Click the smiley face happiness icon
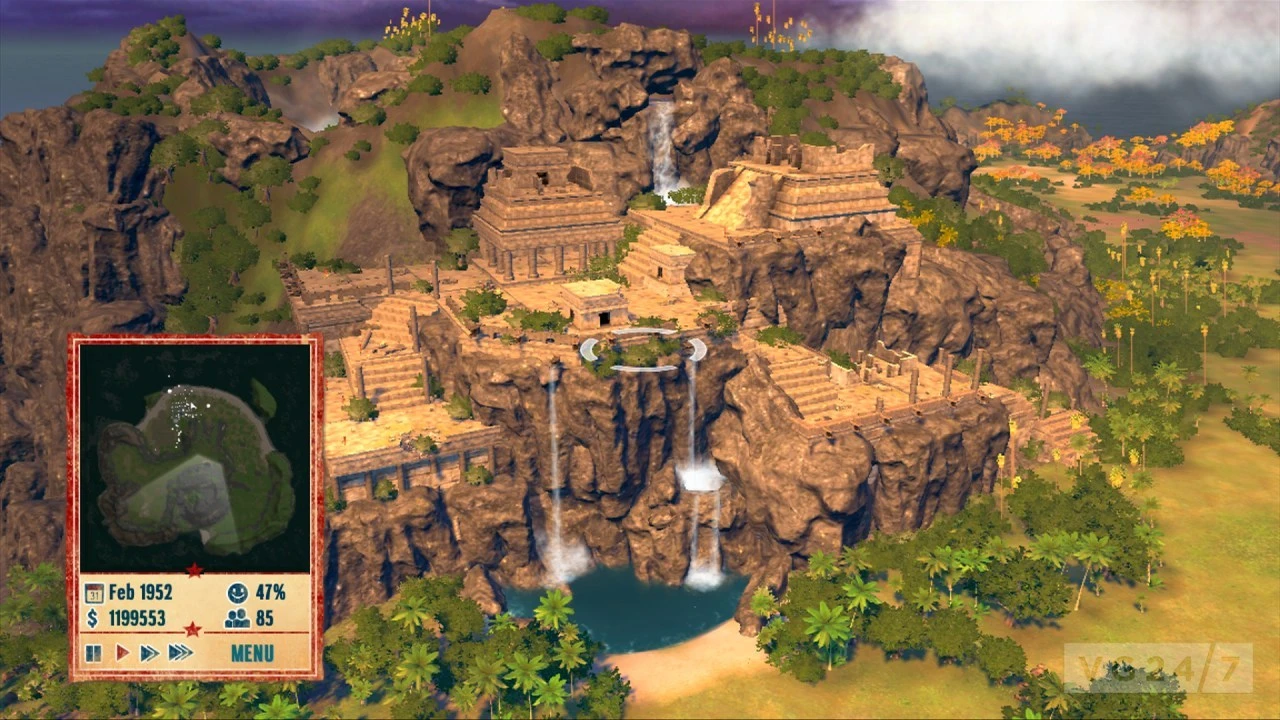 (x=237, y=594)
